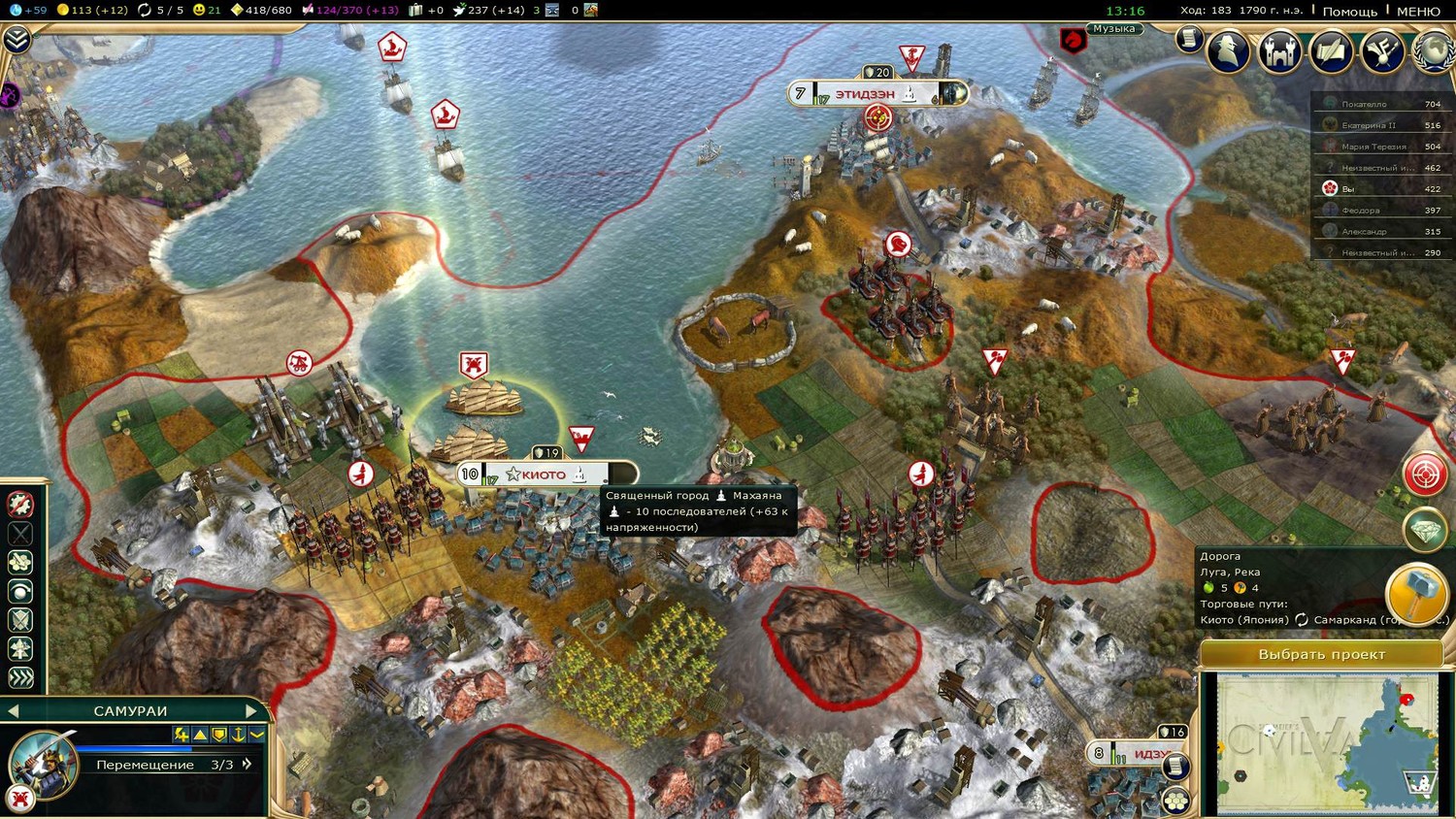Open the diplomacy globe icon
The image size is (1456, 819).
click(x=1436, y=50)
